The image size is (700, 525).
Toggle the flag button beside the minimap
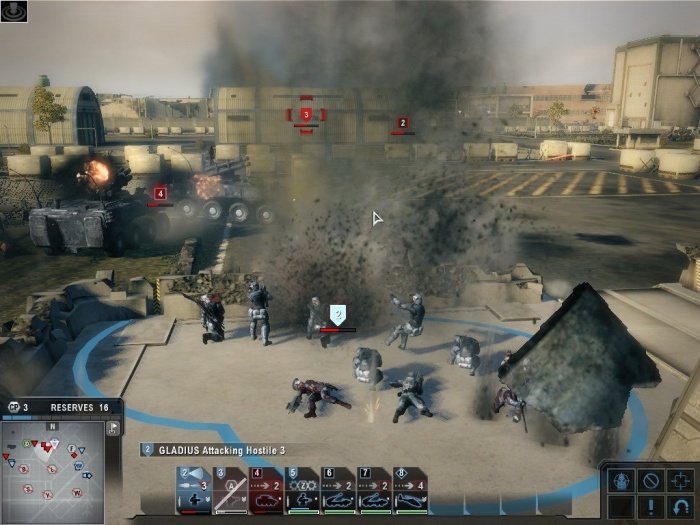pyautogui.click(x=113, y=427)
